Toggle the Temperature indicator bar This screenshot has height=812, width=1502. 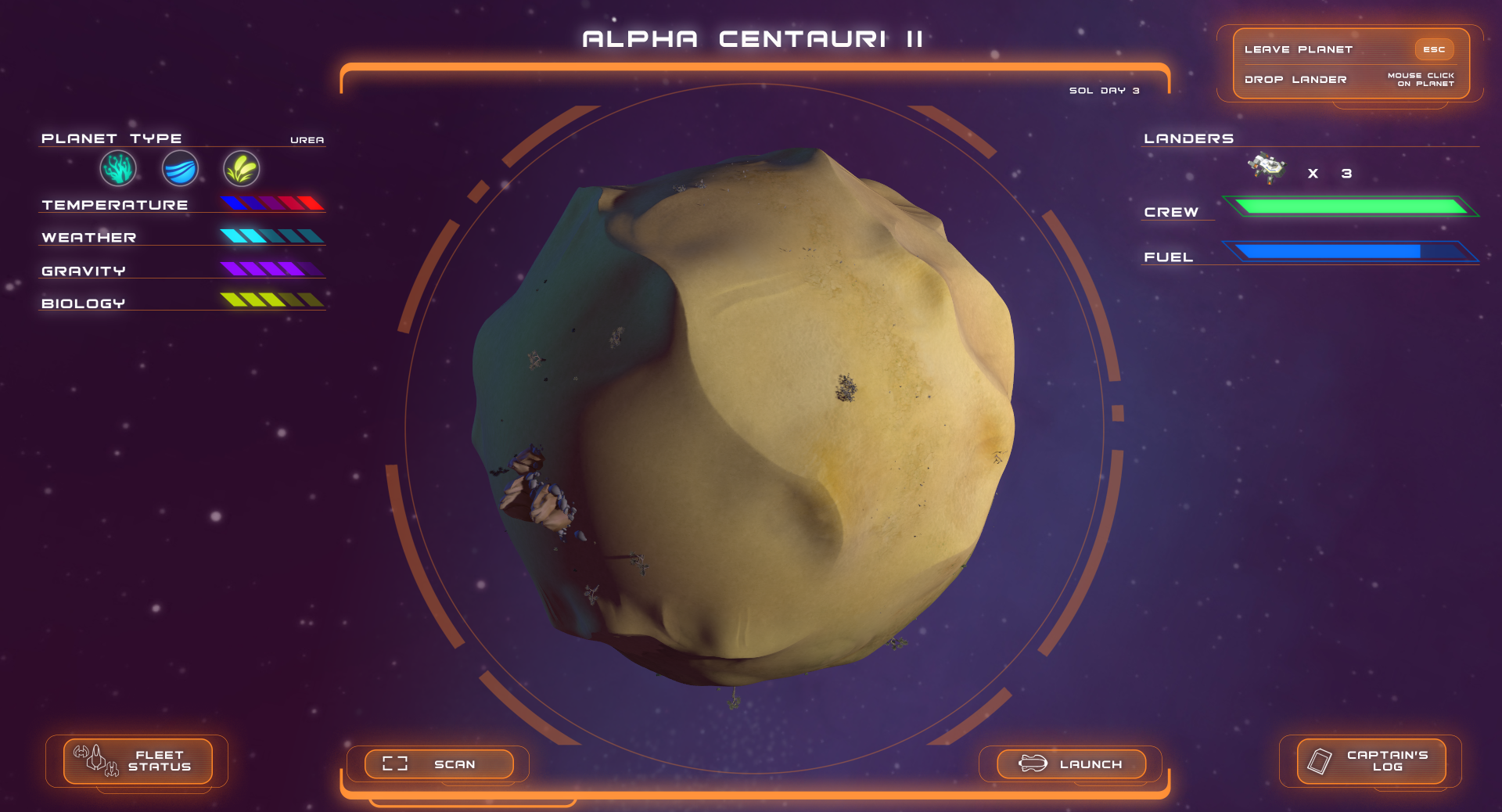click(274, 203)
